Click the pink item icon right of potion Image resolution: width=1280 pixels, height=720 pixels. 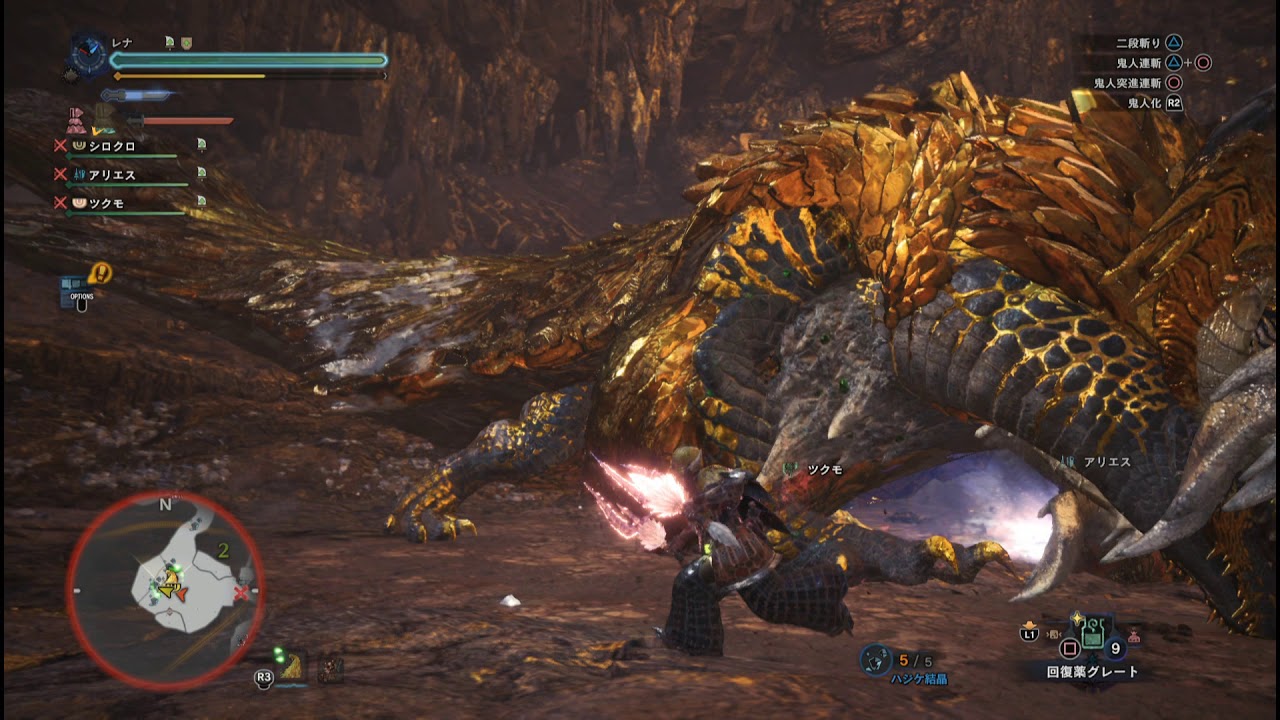click(x=1134, y=635)
